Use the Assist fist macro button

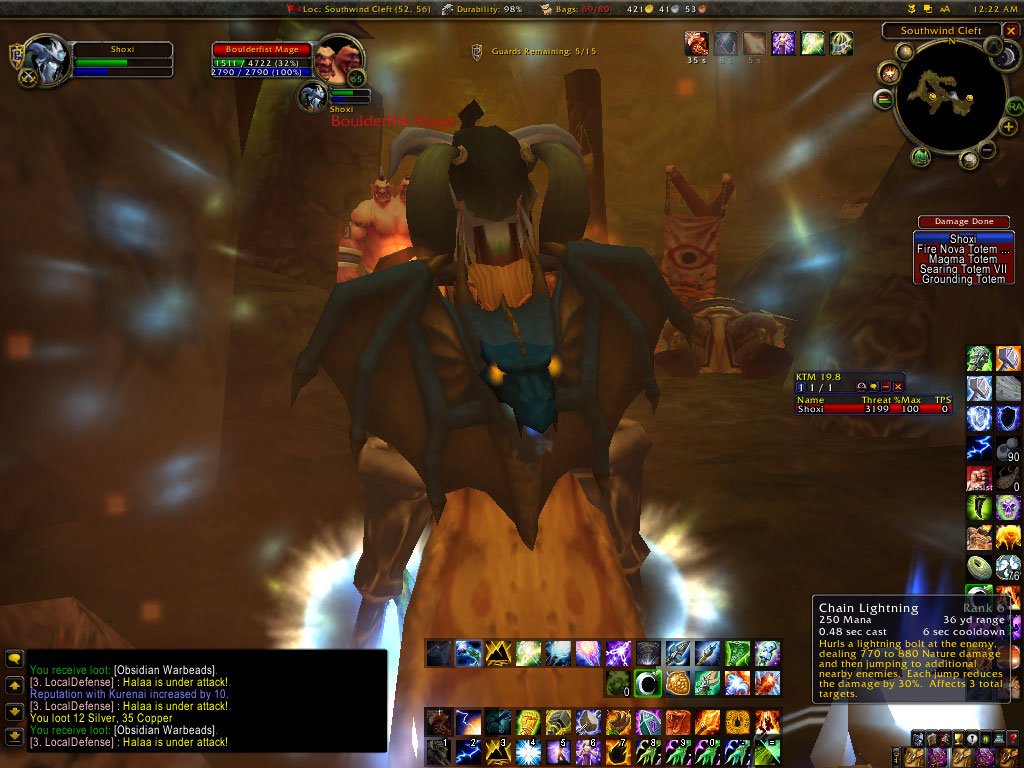[979, 478]
